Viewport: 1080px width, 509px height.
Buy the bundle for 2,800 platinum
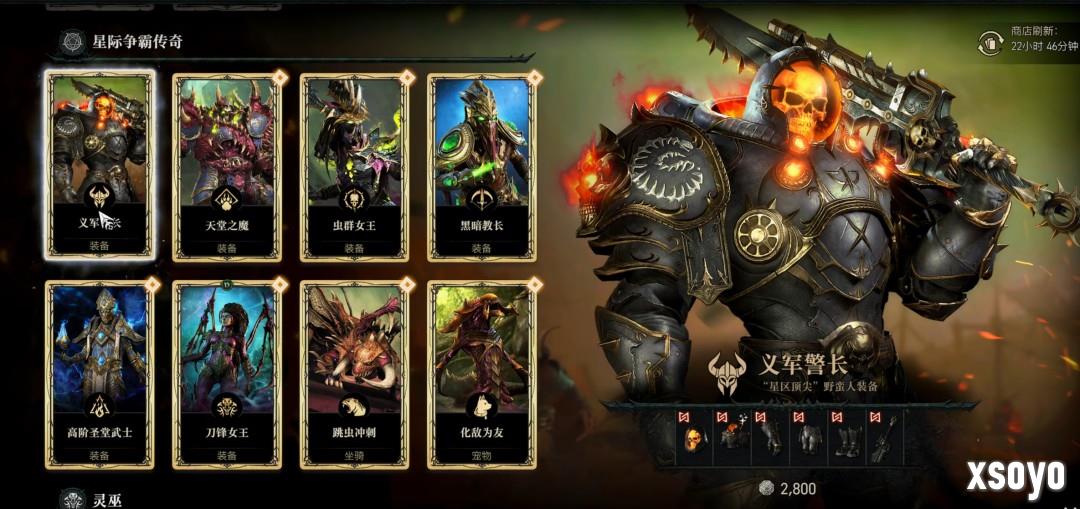[x=788, y=489]
